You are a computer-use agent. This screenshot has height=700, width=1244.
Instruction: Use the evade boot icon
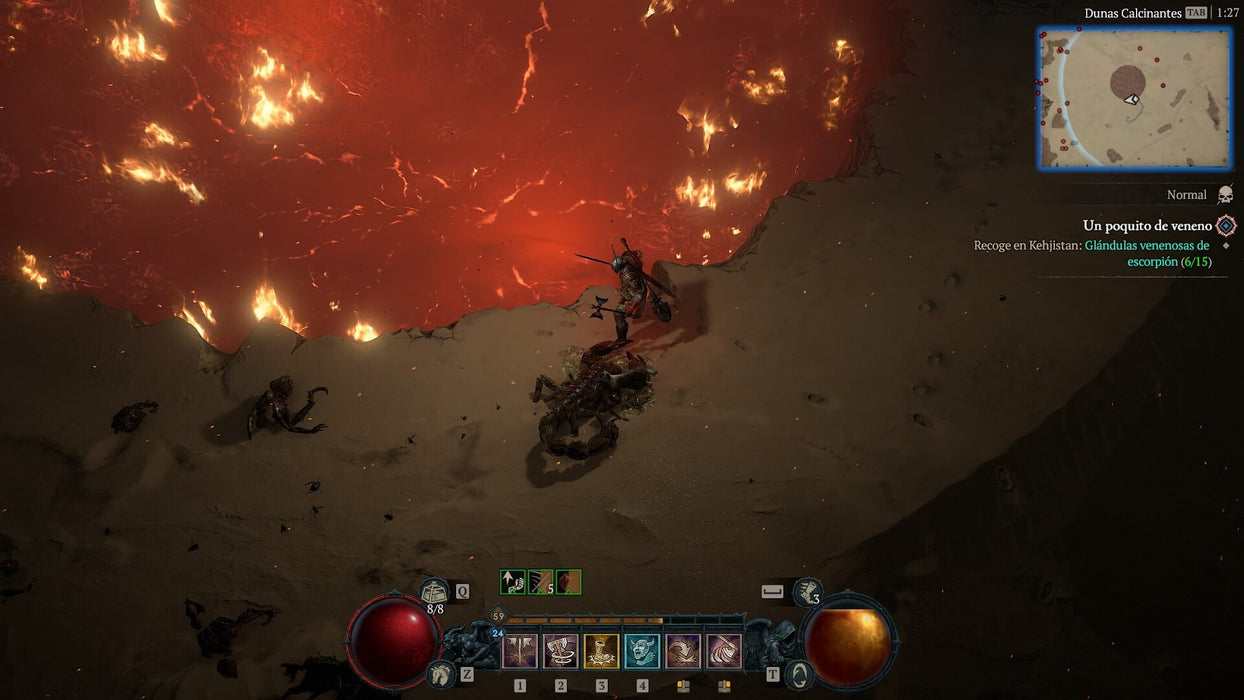[807, 592]
